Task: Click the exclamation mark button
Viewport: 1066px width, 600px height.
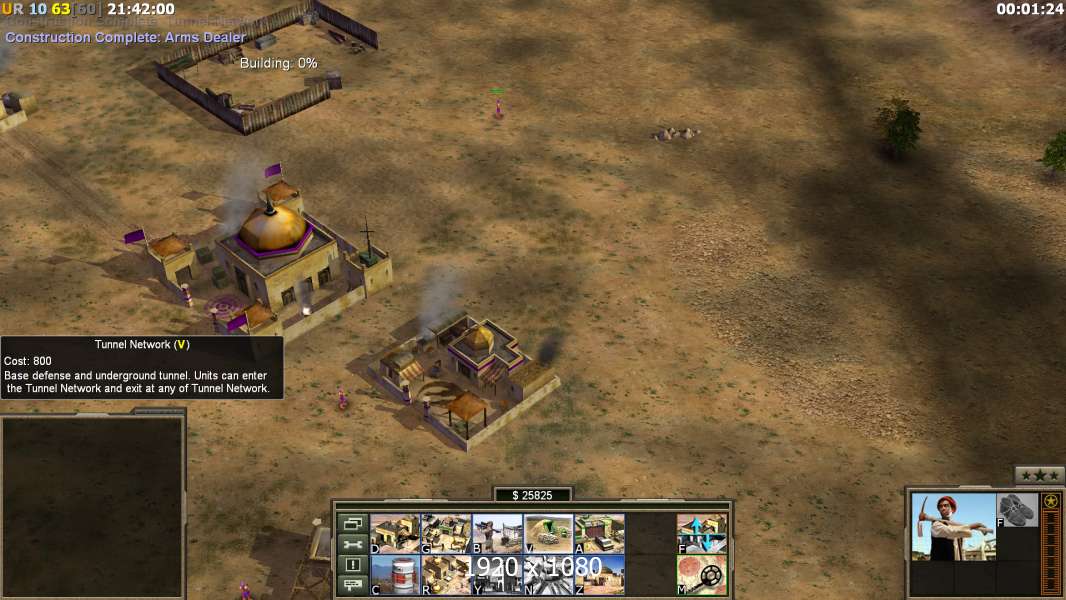Action: (x=351, y=565)
